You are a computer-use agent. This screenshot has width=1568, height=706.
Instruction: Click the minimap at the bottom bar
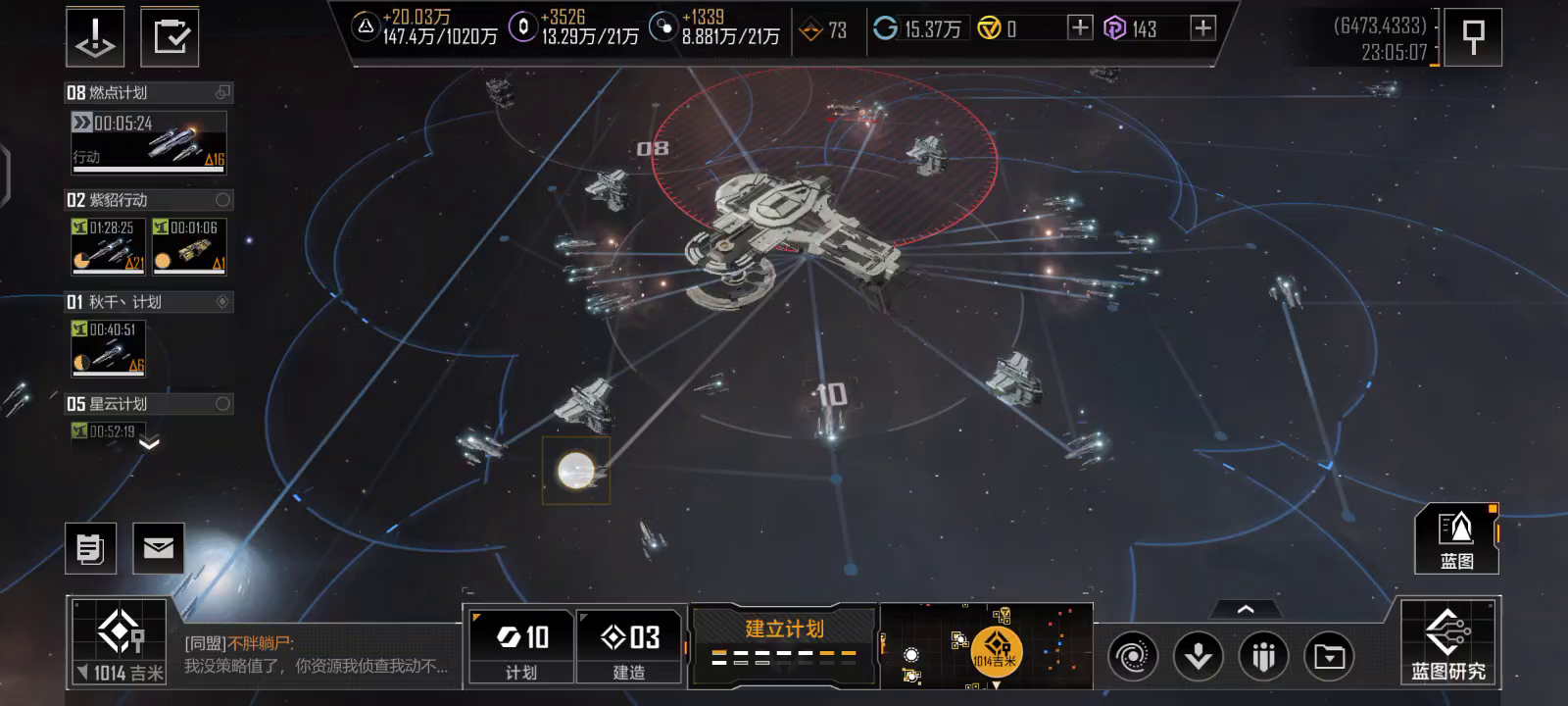[985, 645]
